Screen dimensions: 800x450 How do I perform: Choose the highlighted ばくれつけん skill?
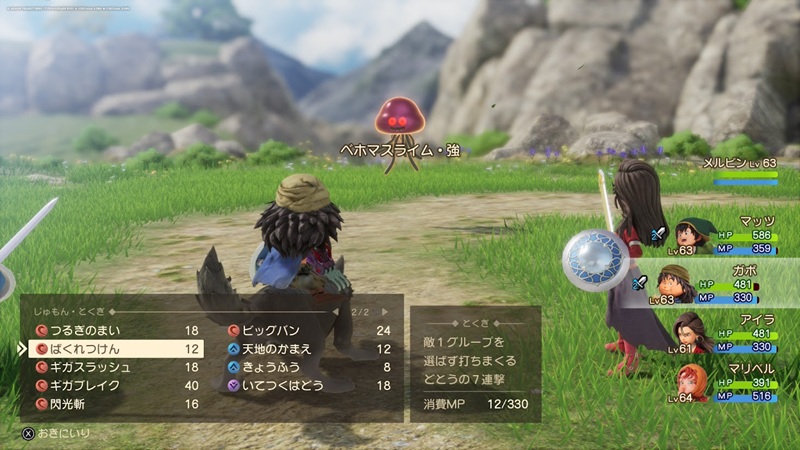[x=110, y=349]
